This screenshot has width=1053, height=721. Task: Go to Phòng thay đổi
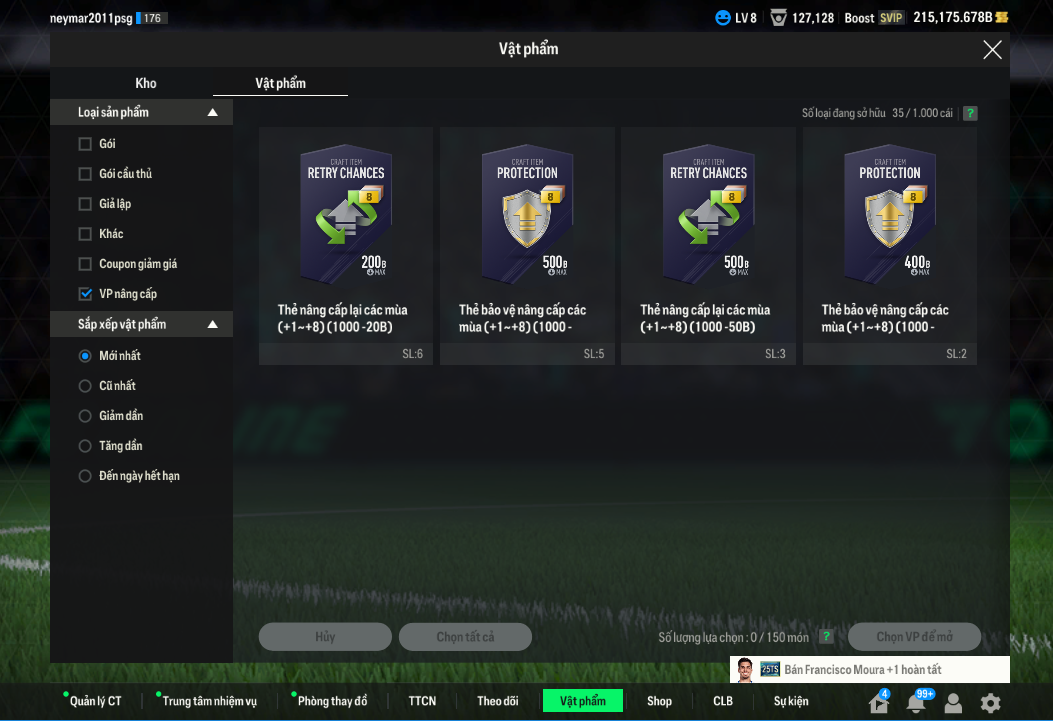(x=332, y=701)
